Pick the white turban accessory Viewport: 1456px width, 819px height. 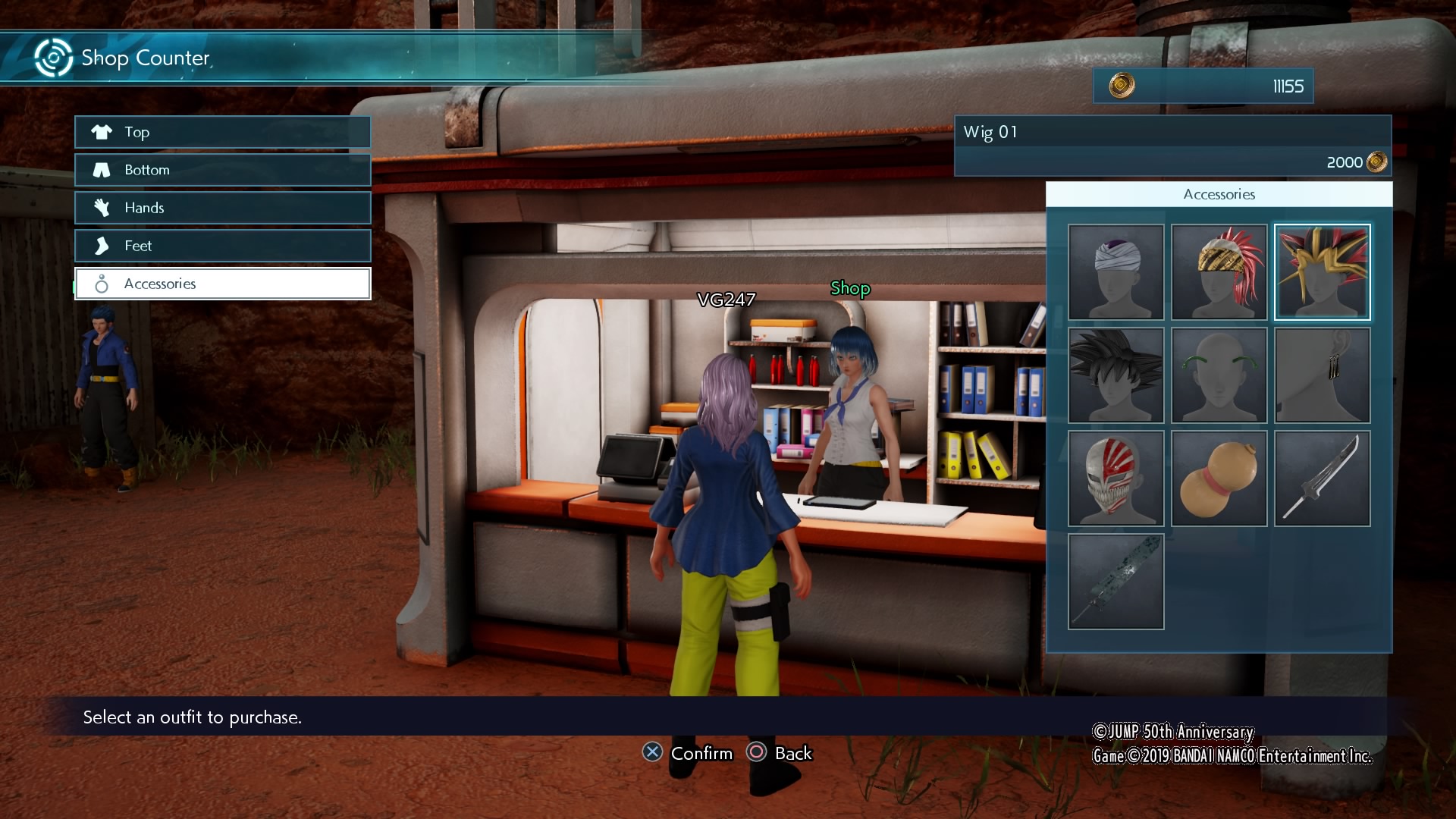1116,272
